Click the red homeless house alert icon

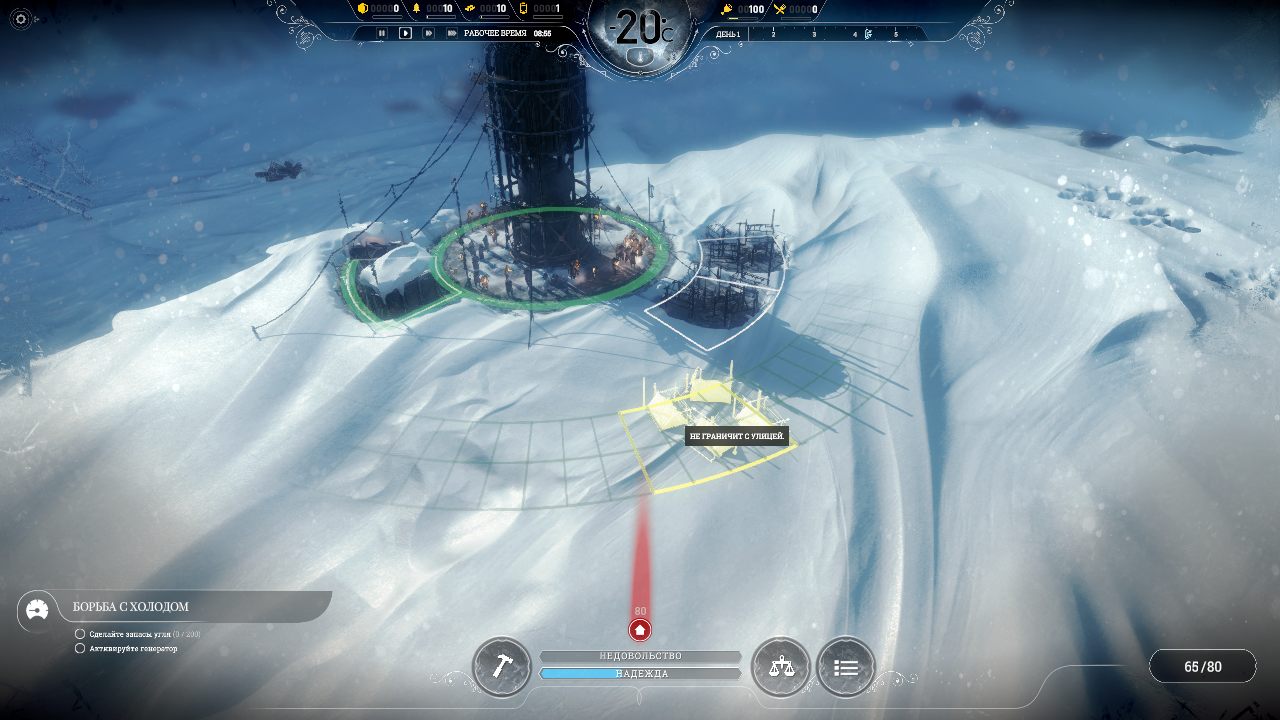click(x=640, y=630)
